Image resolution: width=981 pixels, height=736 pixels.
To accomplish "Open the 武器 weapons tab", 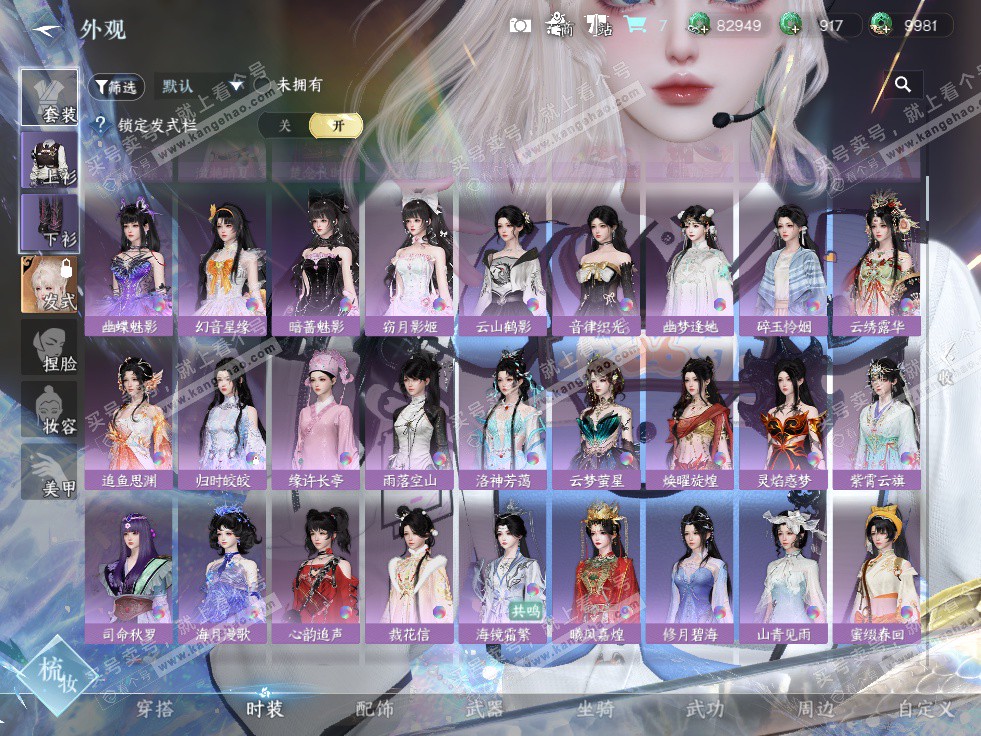I will [x=485, y=709].
